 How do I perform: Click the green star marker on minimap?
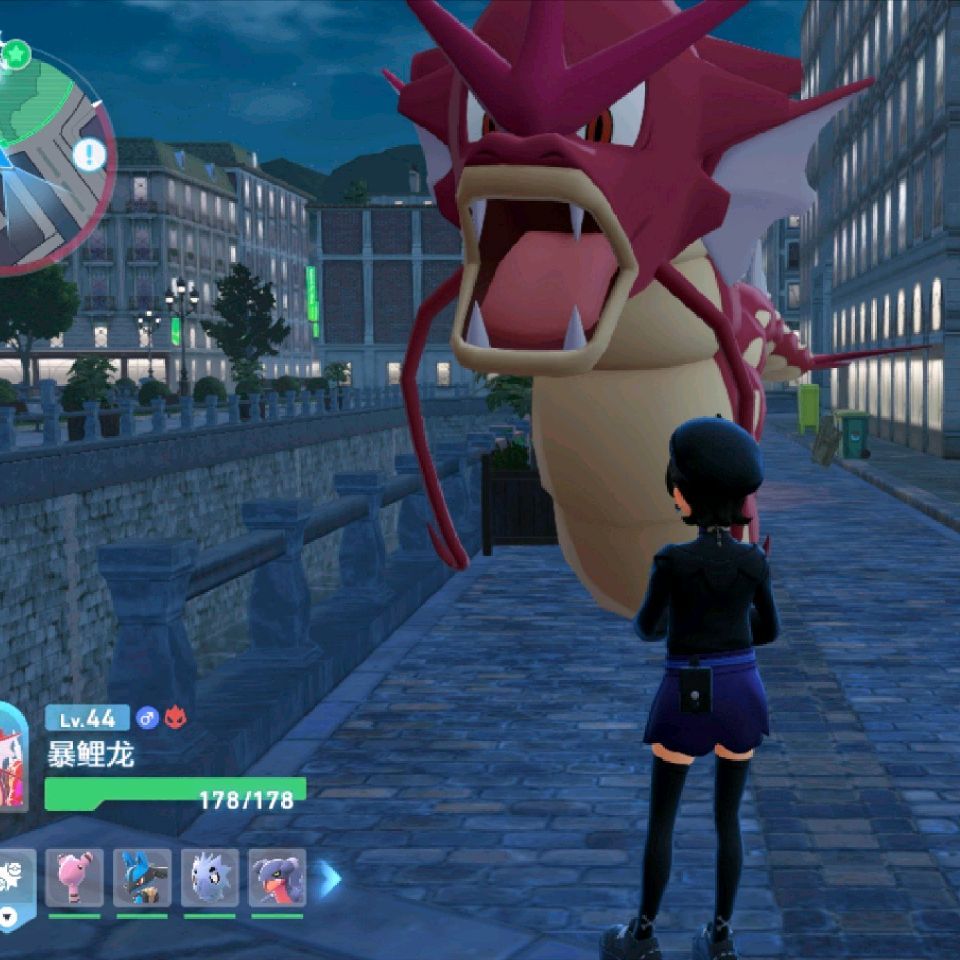click(x=16, y=53)
